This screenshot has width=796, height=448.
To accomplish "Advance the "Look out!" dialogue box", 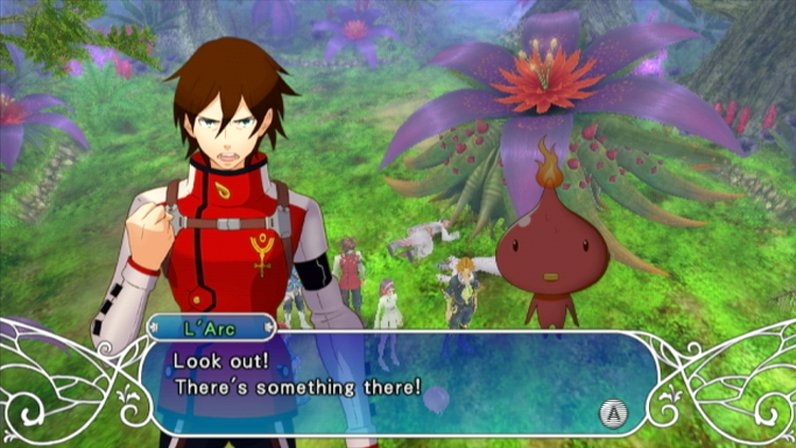I will tap(609, 410).
